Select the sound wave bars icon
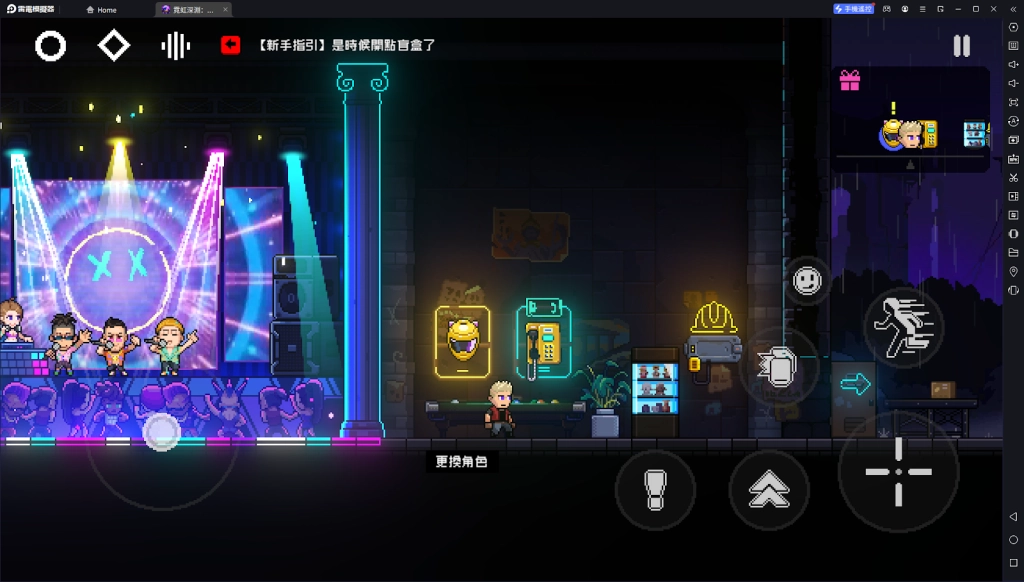 176,46
